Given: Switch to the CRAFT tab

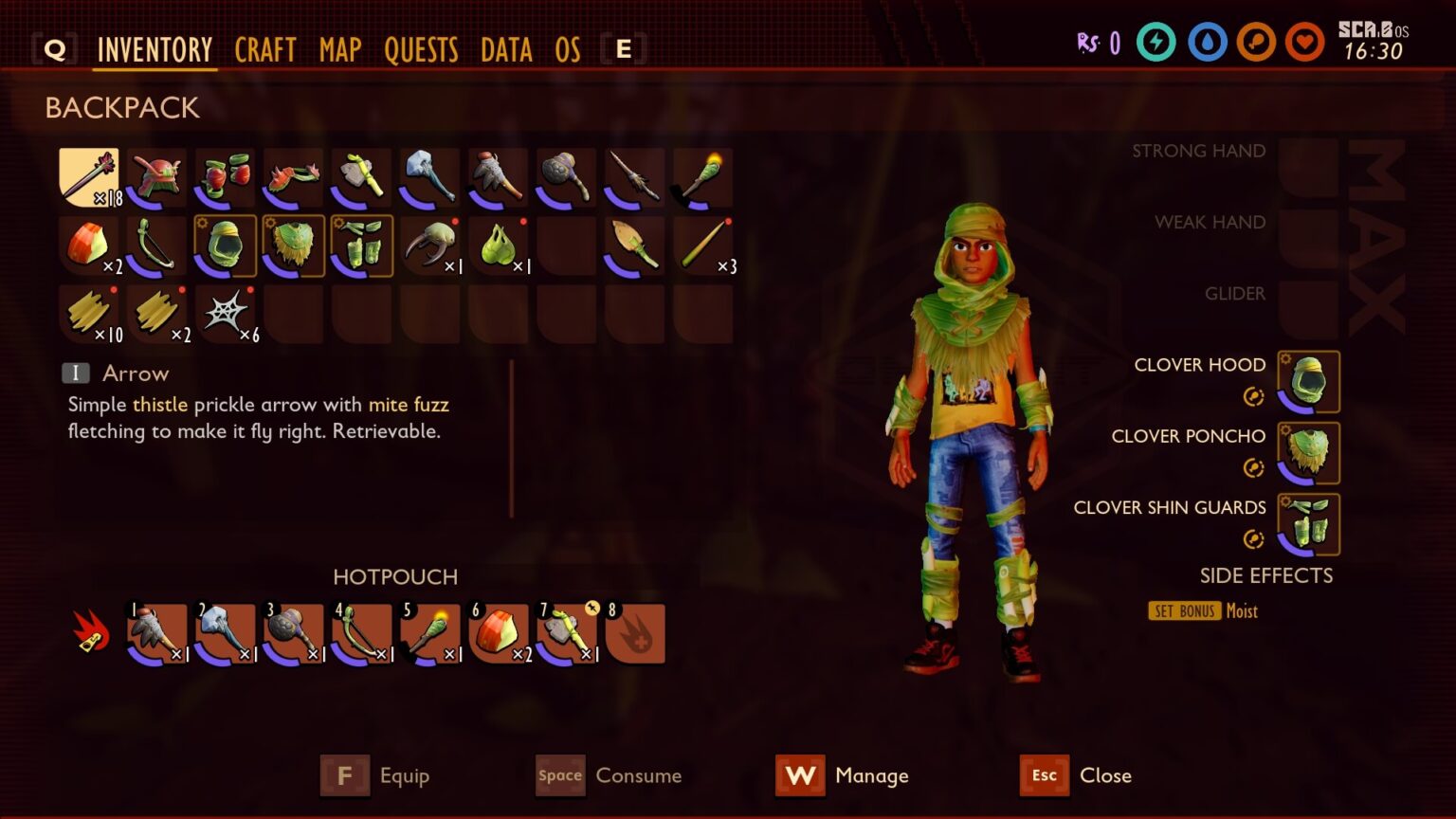Looking at the screenshot, I should tap(265, 50).
